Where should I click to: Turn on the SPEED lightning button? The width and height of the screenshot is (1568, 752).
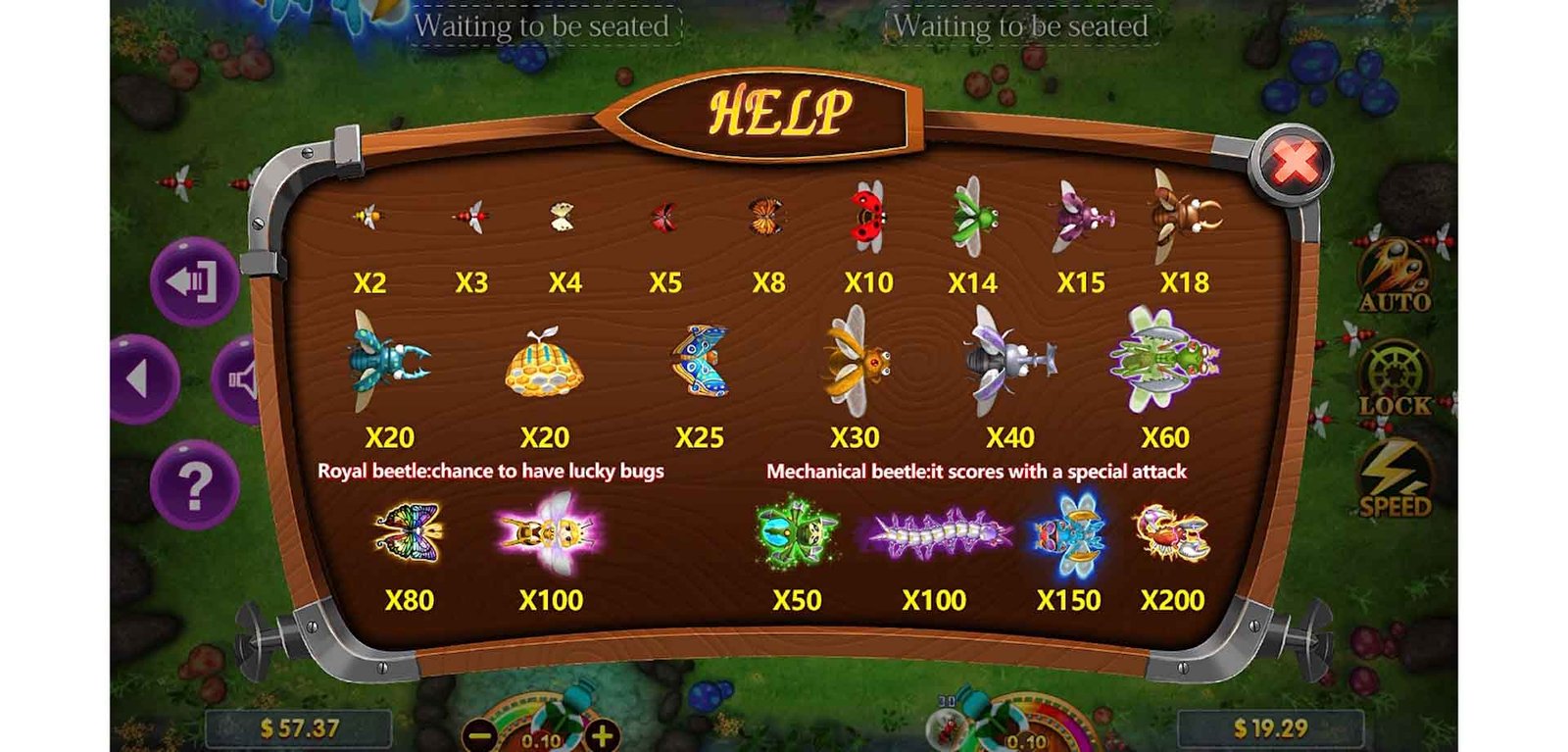coord(1395,478)
